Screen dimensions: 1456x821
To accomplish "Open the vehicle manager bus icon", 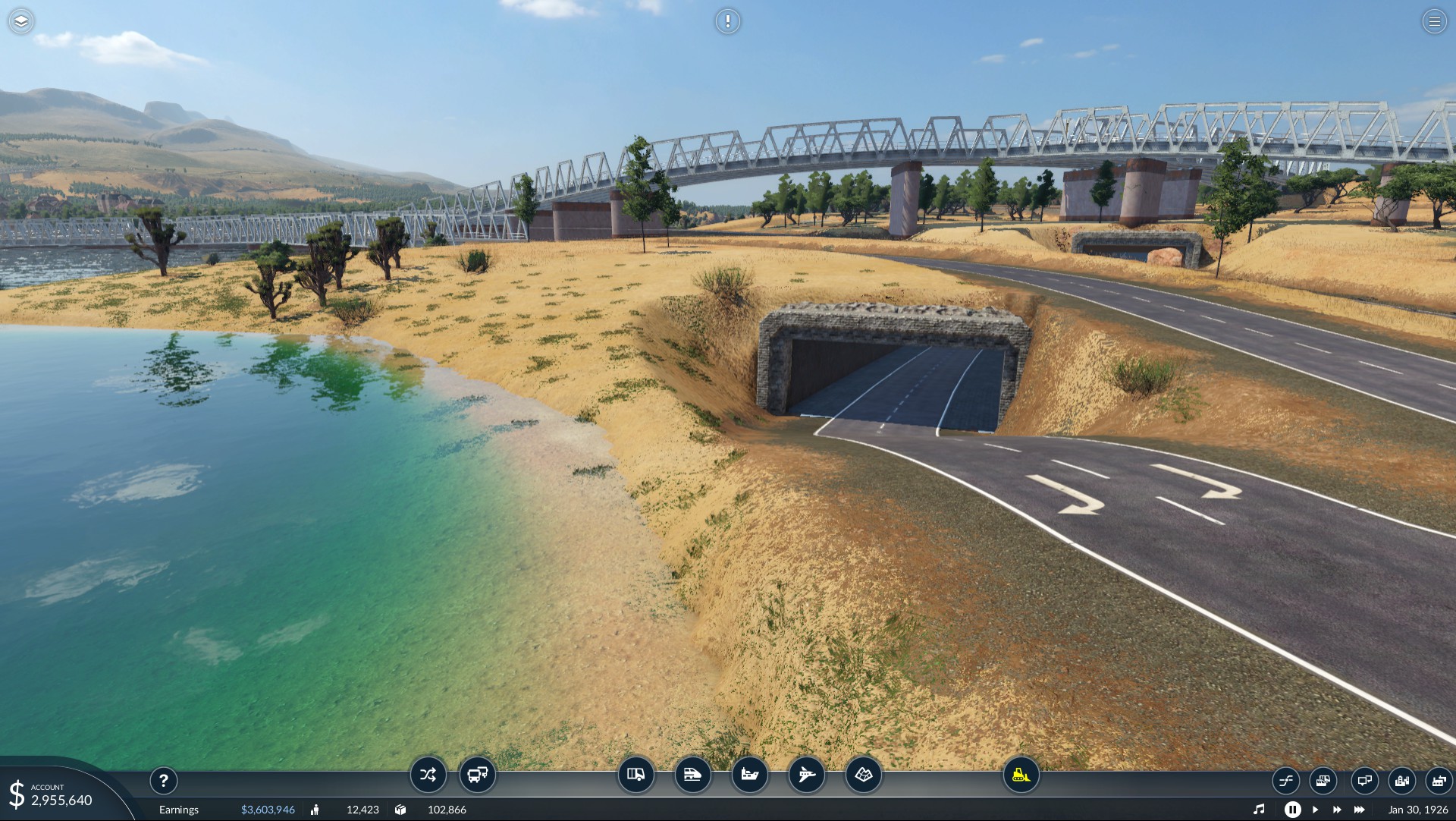I will [x=478, y=775].
